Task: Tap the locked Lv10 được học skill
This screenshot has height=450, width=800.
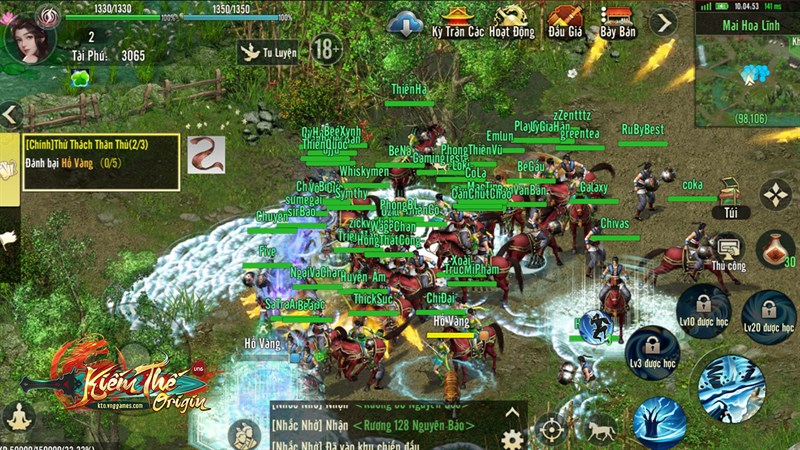Action: 704,309
